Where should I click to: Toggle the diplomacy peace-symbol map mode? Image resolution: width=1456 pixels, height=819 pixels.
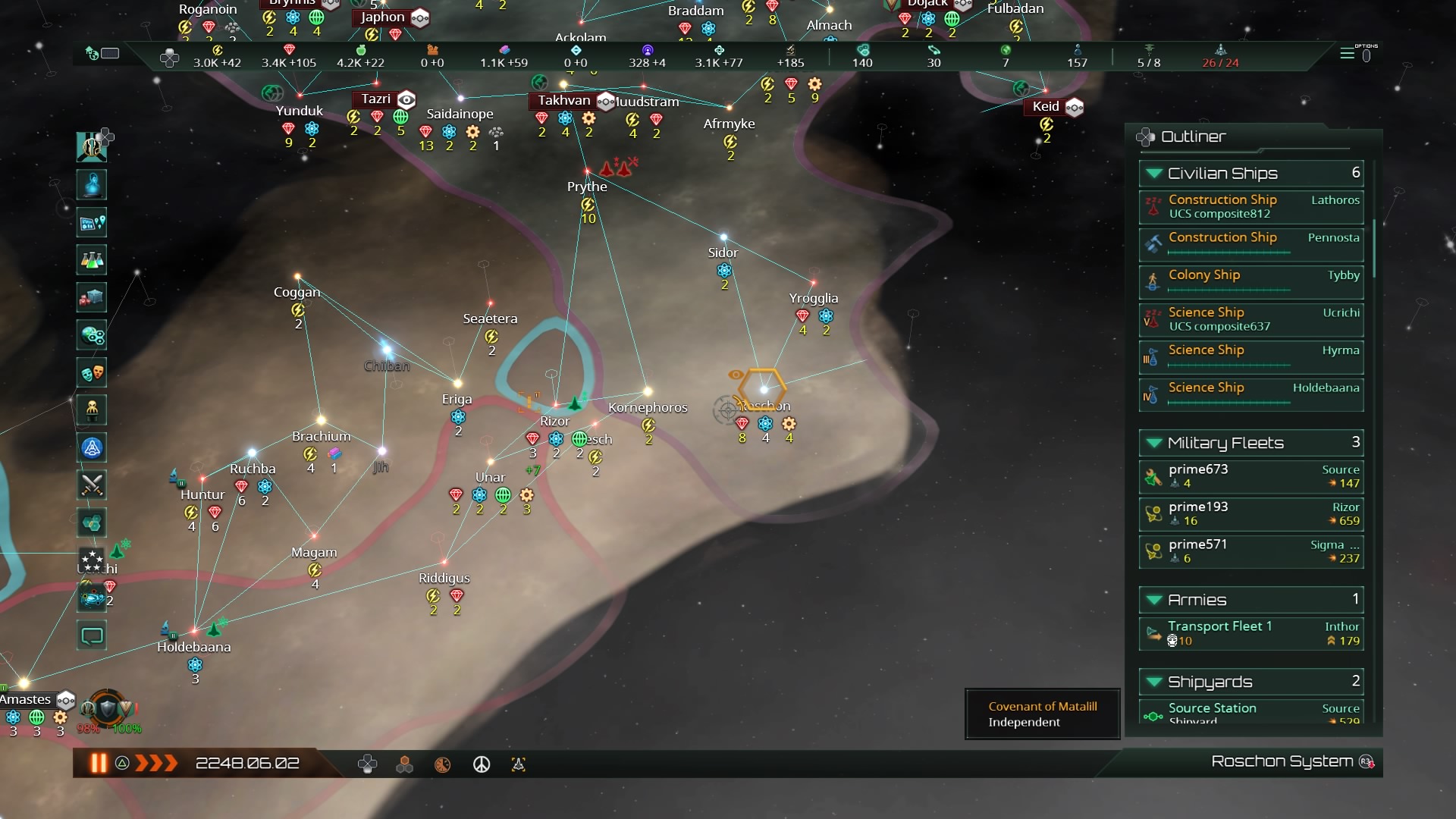click(x=482, y=764)
